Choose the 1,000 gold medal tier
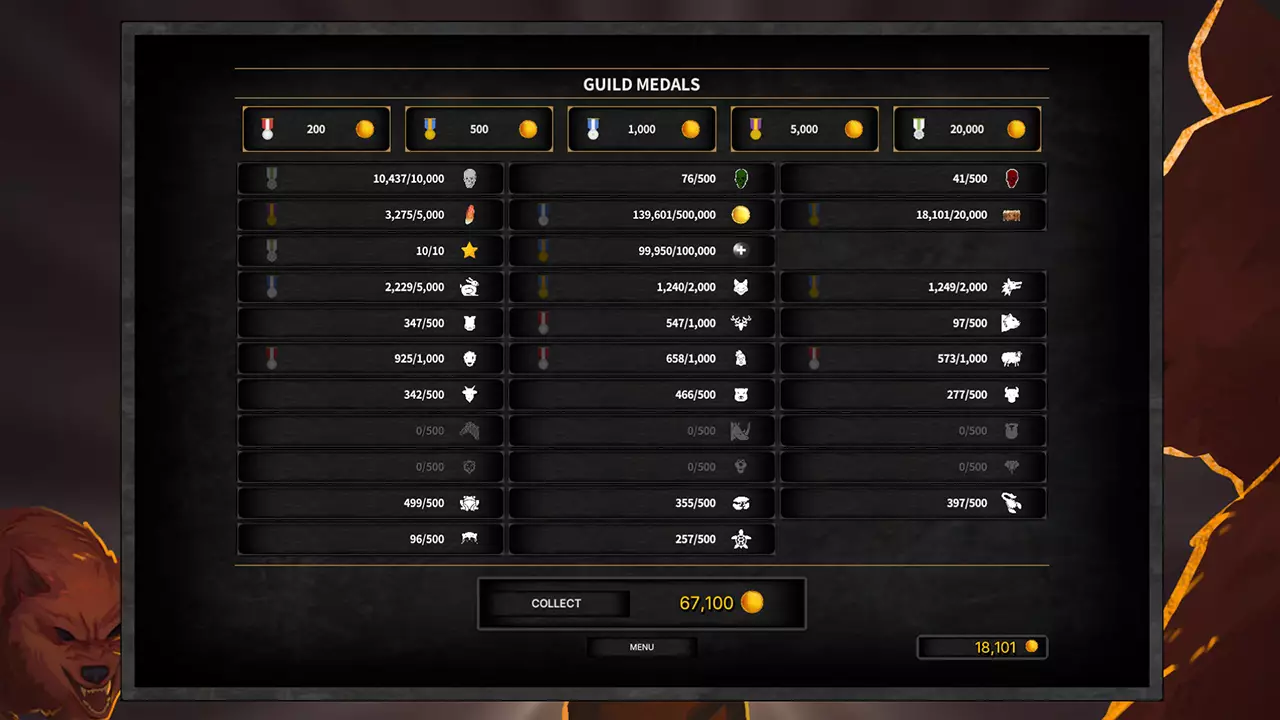Image resolution: width=1280 pixels, height=720 pixels. (641, 129)
